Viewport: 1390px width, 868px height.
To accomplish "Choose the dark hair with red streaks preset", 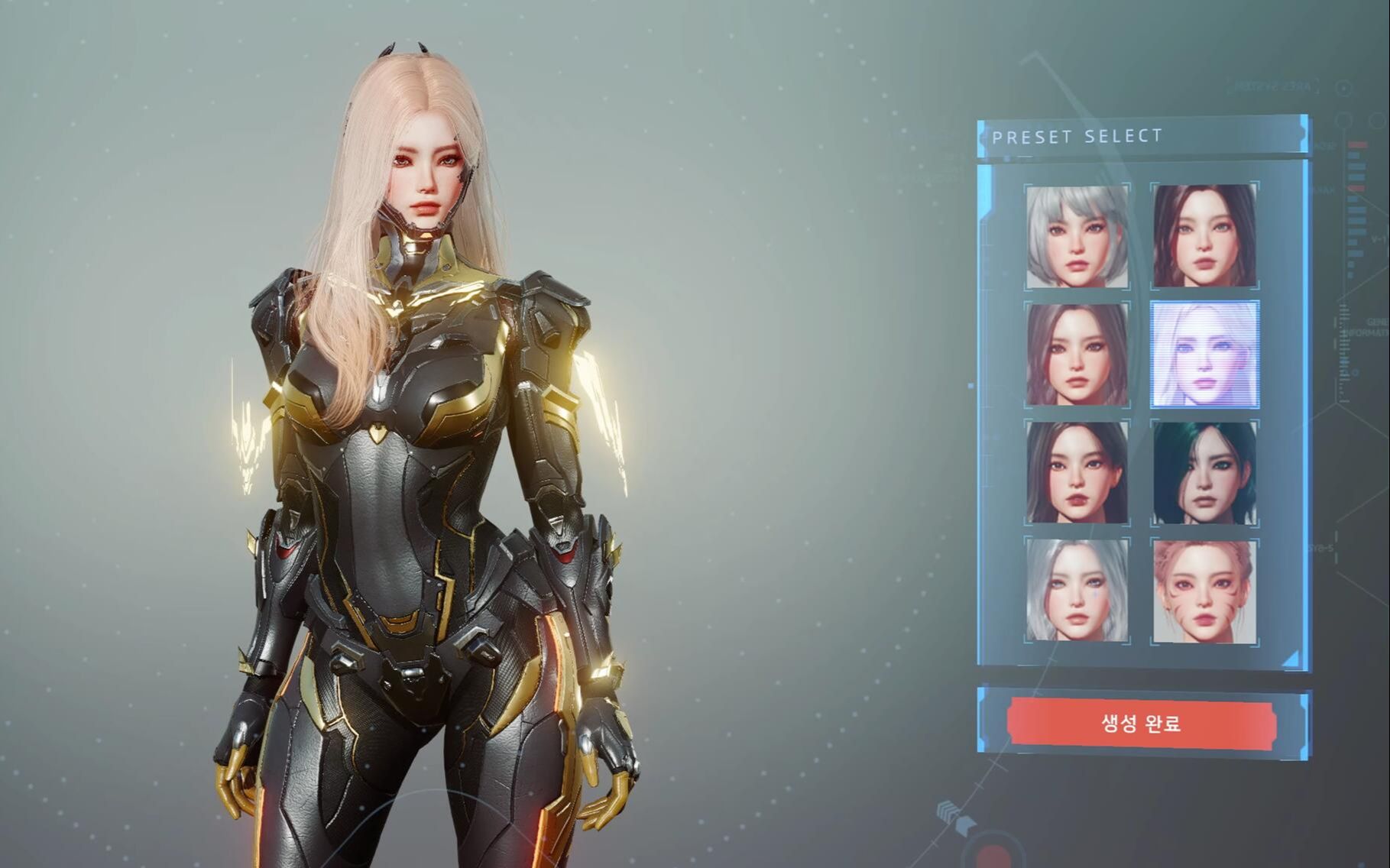I will point(1204,236).
